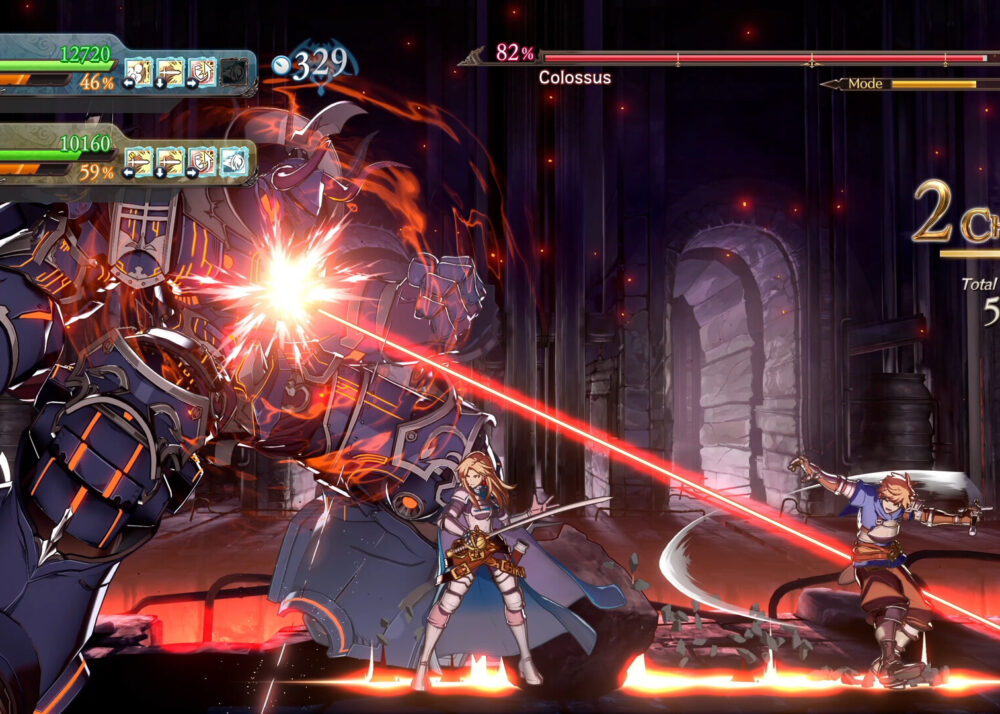Trigger the second player's red shield skill

[x=201, y=160]
